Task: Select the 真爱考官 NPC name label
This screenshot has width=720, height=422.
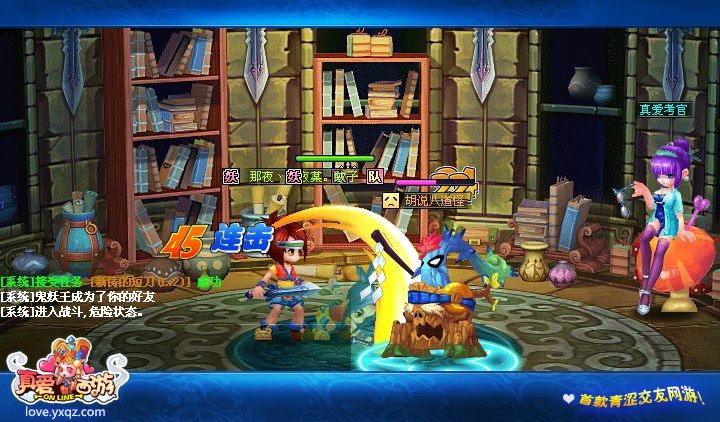Action: point(663,109)
